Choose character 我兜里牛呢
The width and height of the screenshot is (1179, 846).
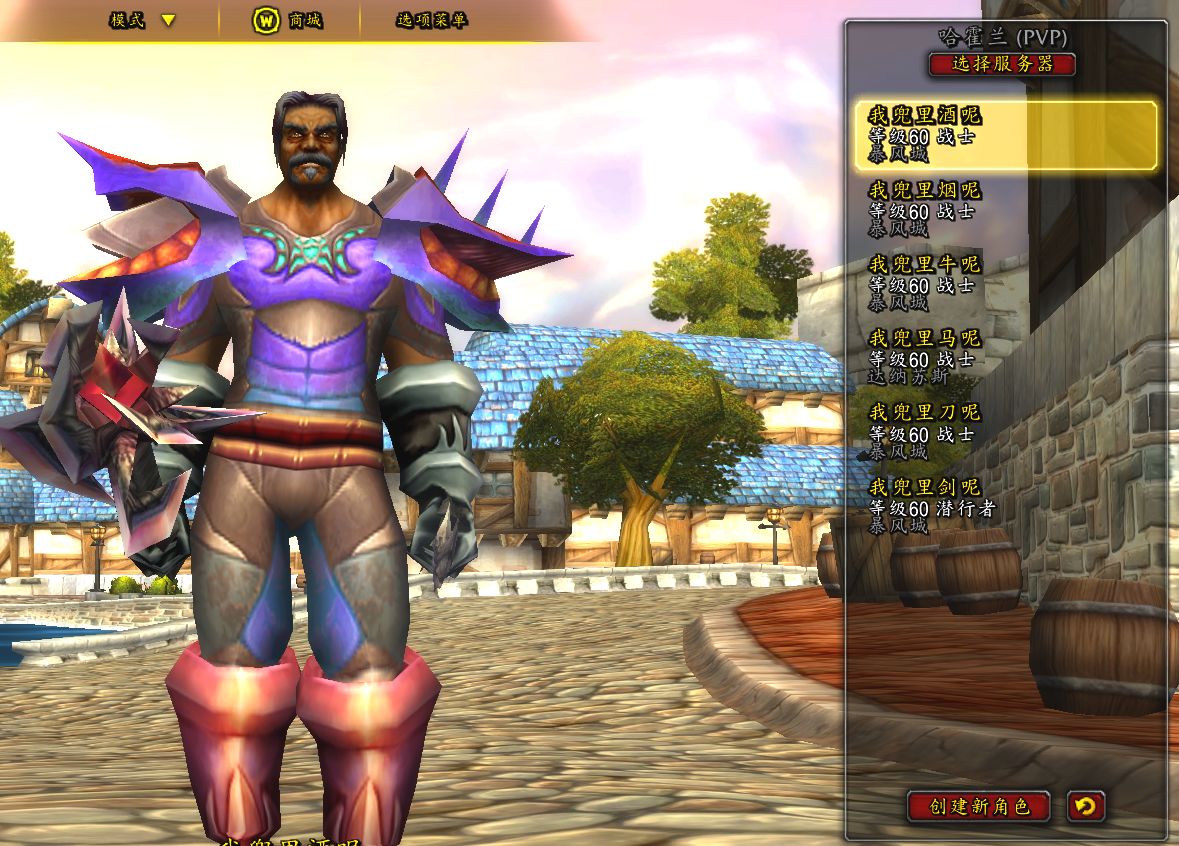[x=1005, y=283]
